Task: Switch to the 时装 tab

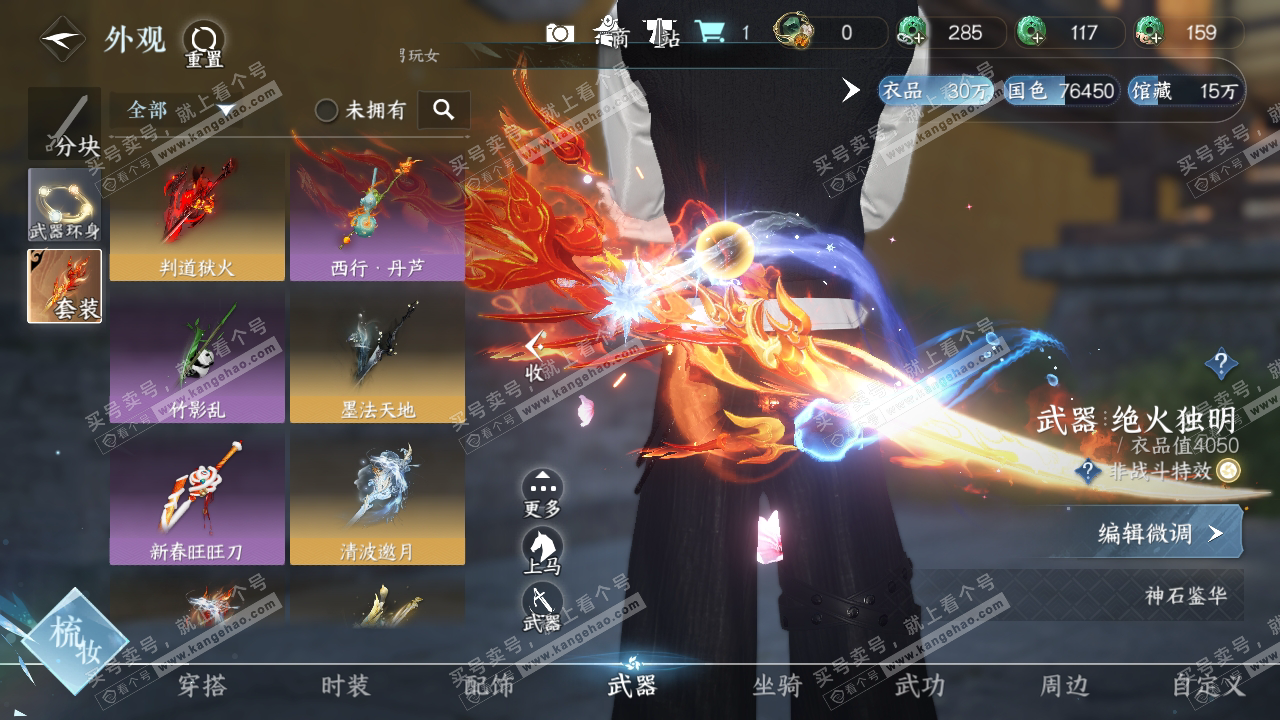Action: pos(345,686)
